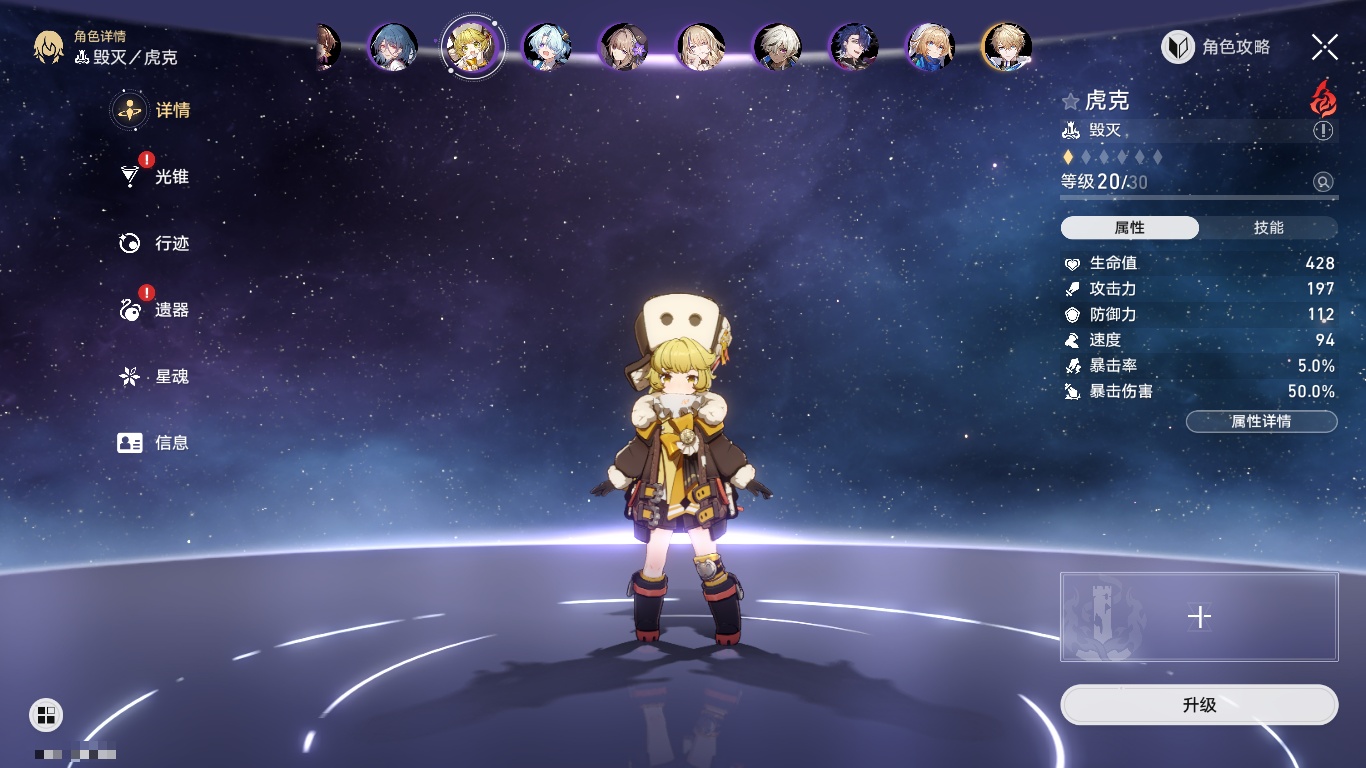Select the 属性 attributes tab
1366x768 pixels.
click(1130, 228)
